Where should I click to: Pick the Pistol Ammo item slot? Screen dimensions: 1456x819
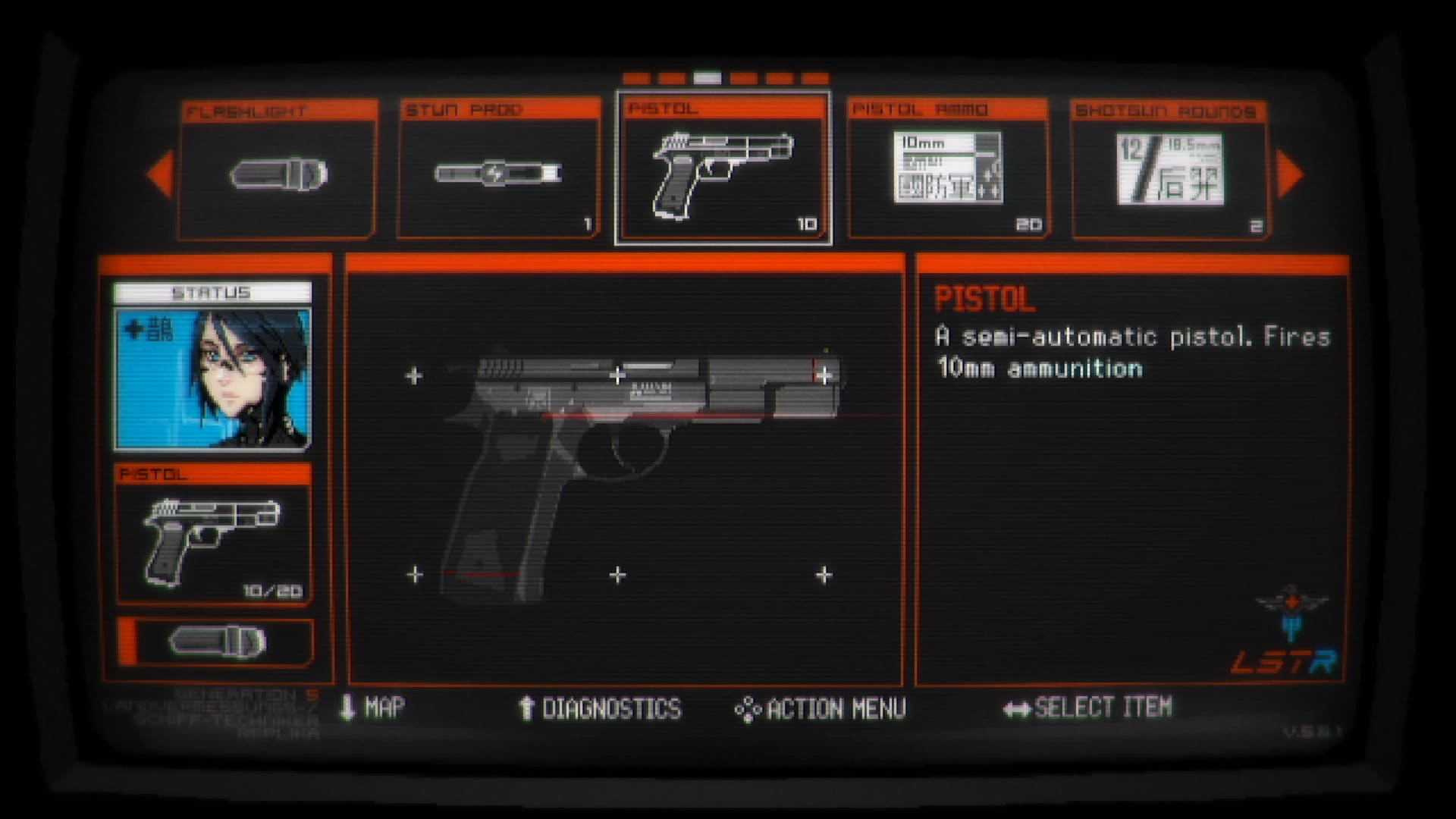coord(948,170)
